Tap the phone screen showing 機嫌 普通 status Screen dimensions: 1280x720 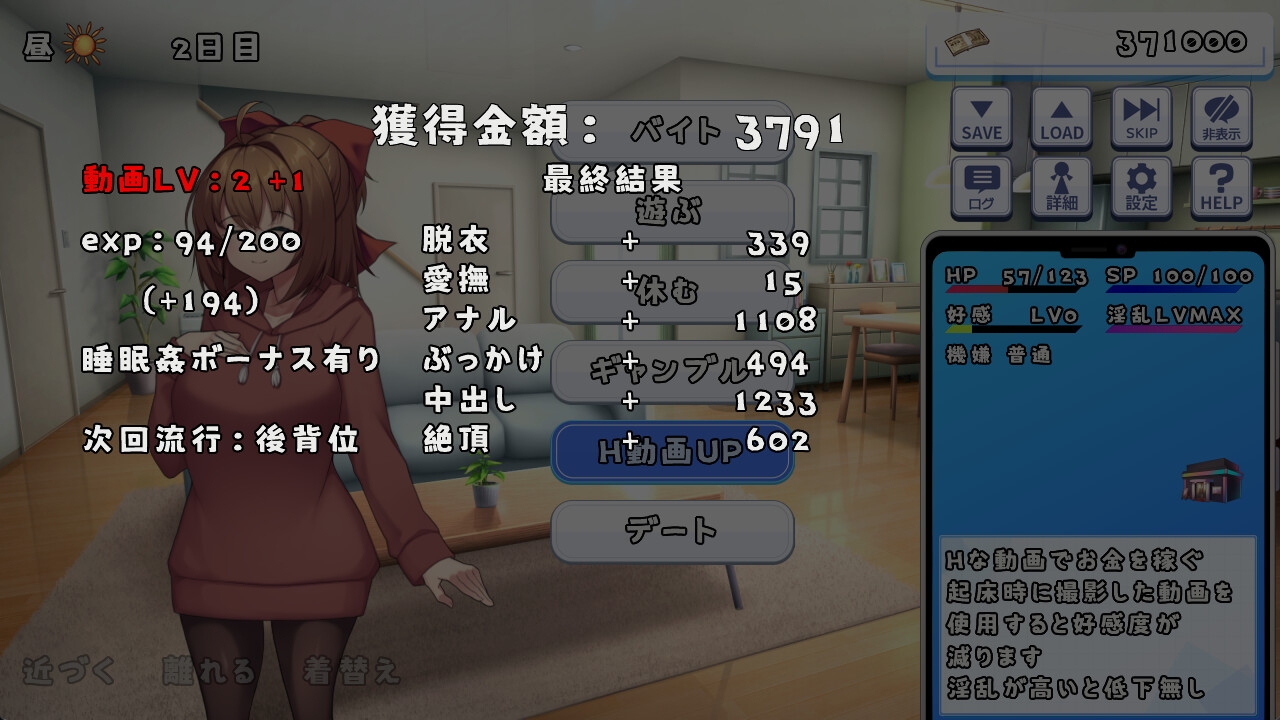pyautogui.click(x=1000, y=352)
